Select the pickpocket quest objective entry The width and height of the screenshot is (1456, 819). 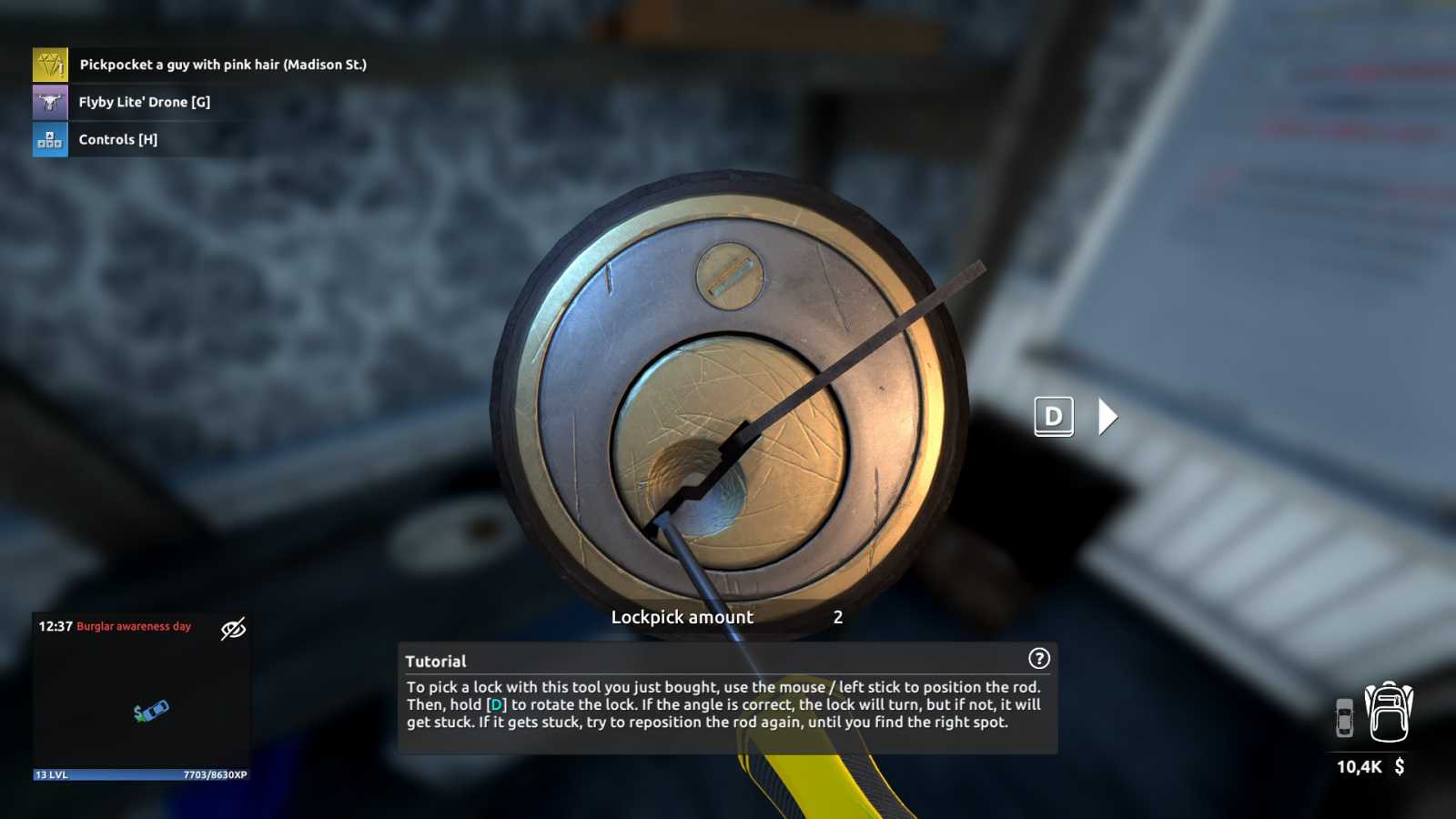(x=222, y=65)
